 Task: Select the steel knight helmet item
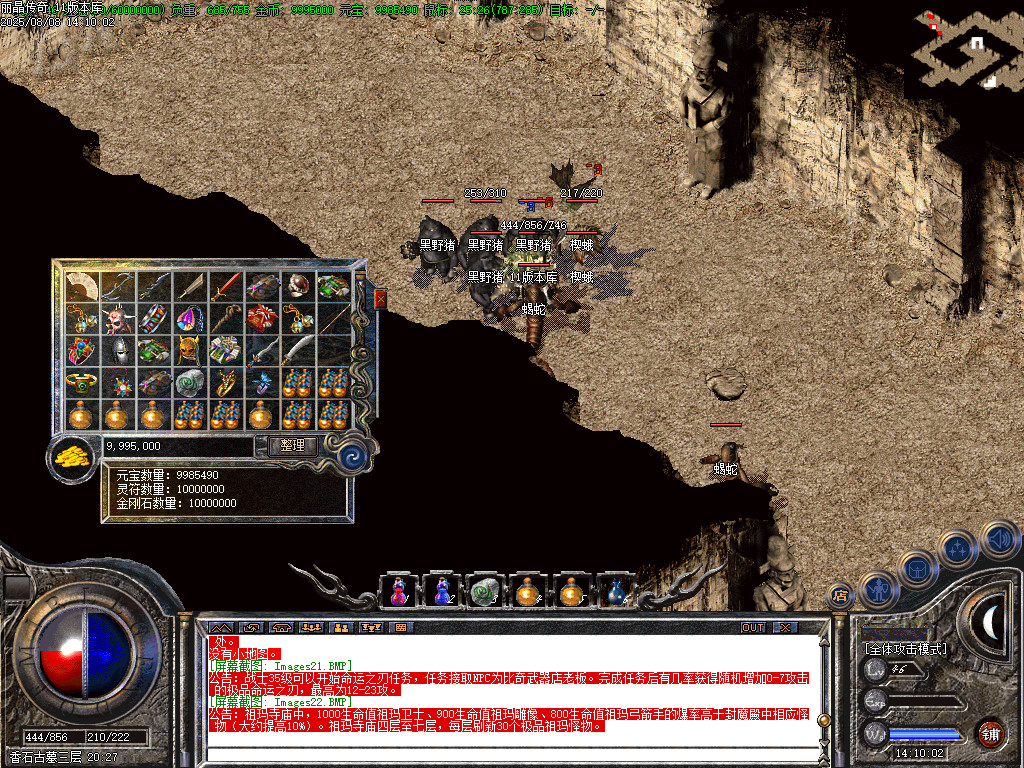click(x=117, y=351)
